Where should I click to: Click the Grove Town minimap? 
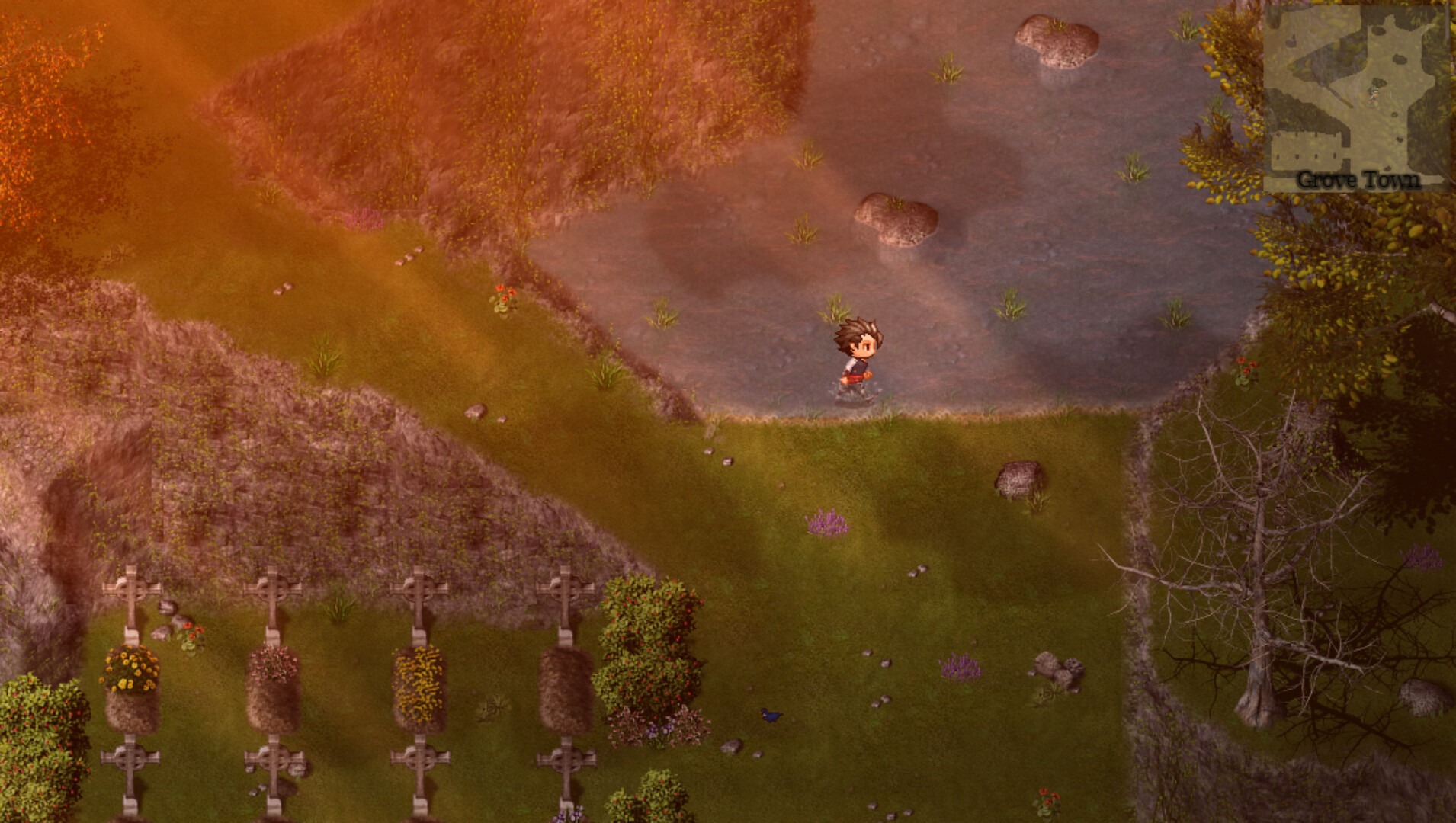click(x=1357, y=91)
